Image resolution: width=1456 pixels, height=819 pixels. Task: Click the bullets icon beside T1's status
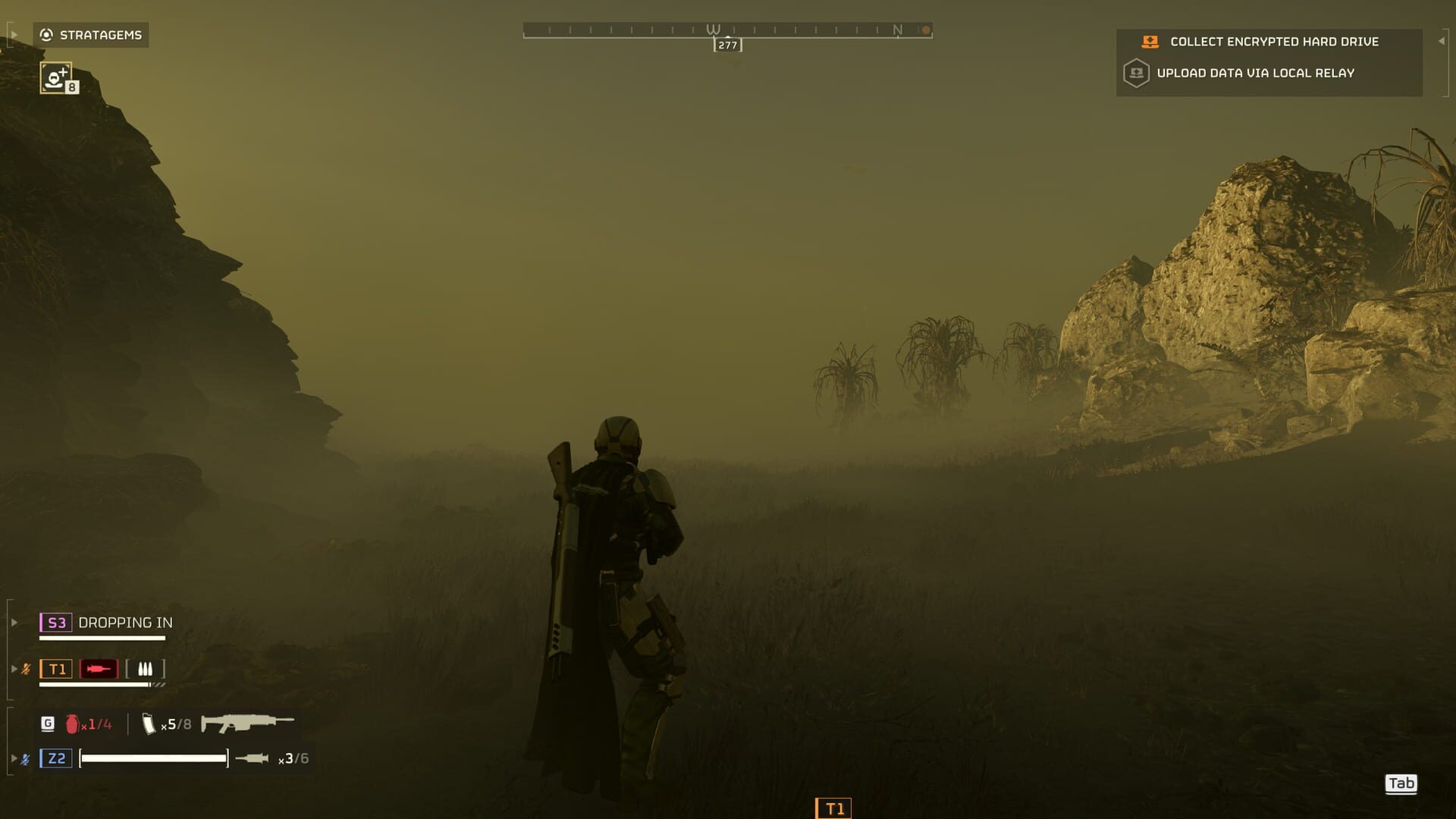(146, 669)
